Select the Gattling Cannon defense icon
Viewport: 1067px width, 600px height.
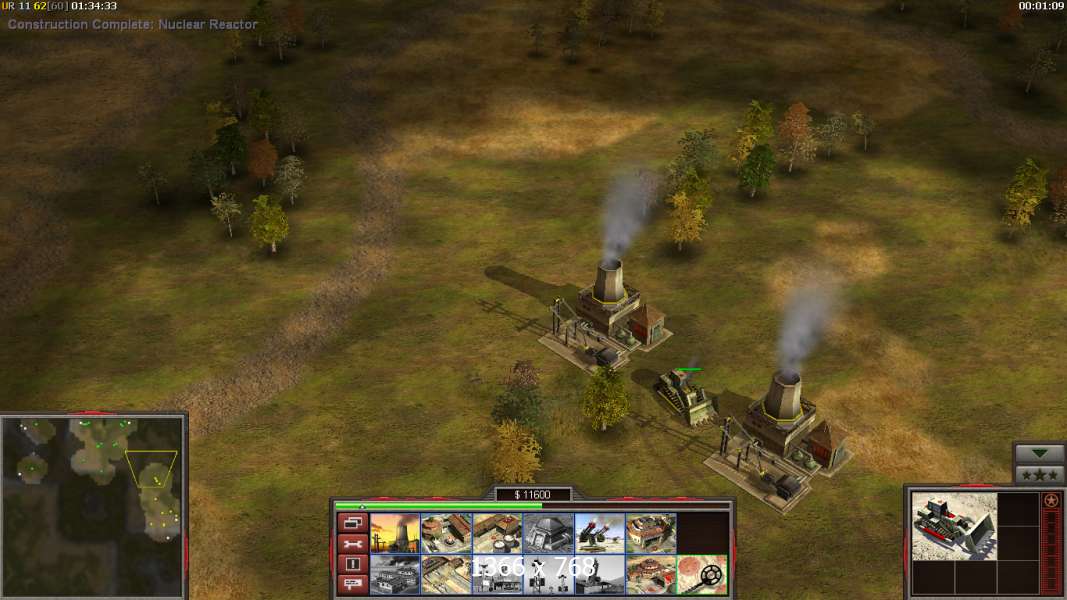pyautogui.click(x=599, y=533)
